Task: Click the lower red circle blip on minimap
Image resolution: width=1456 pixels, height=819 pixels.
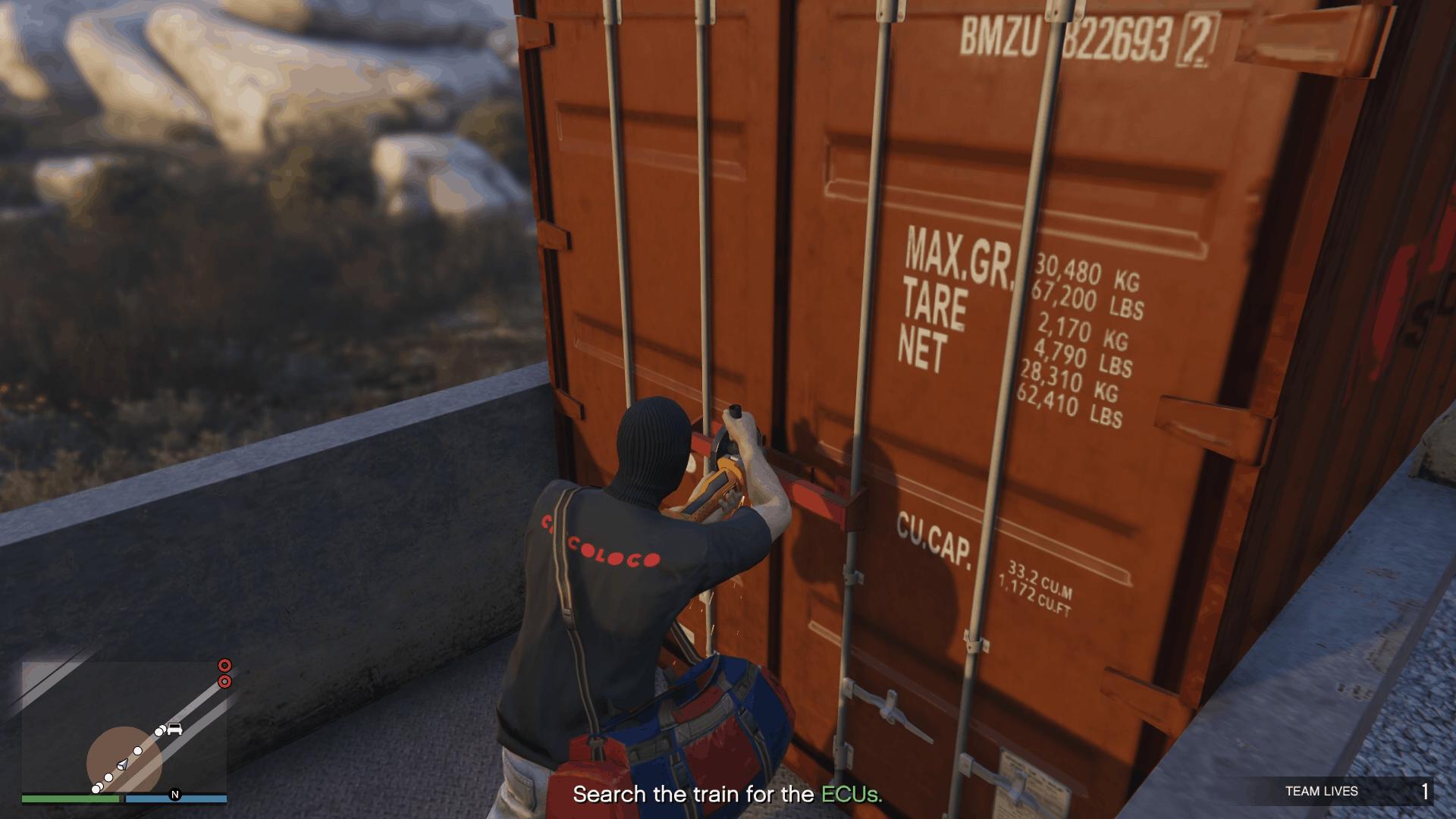Action: point(225,682)
